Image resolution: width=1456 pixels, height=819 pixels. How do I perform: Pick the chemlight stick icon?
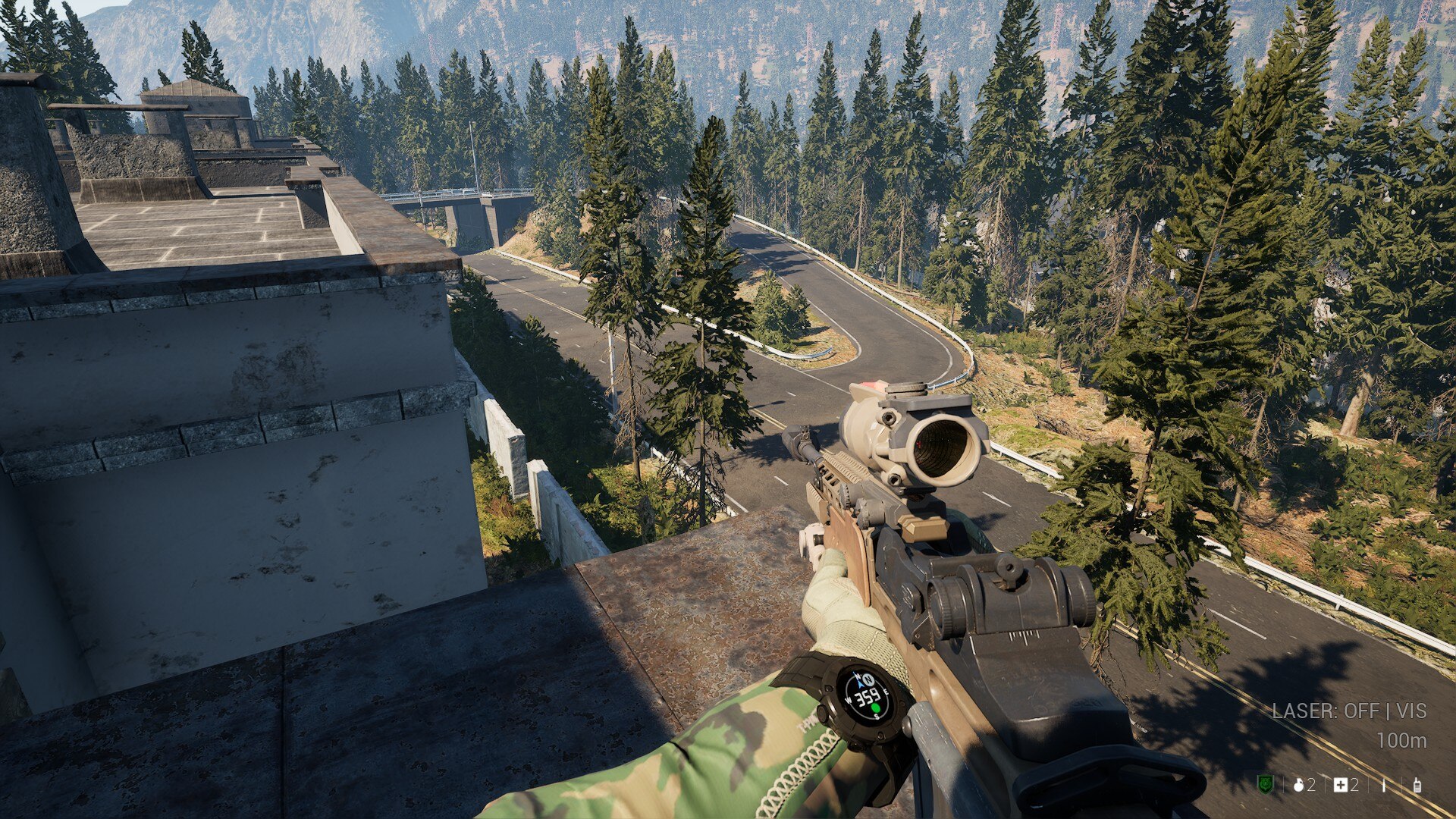pyautogui.click(x=1383, y=786)
